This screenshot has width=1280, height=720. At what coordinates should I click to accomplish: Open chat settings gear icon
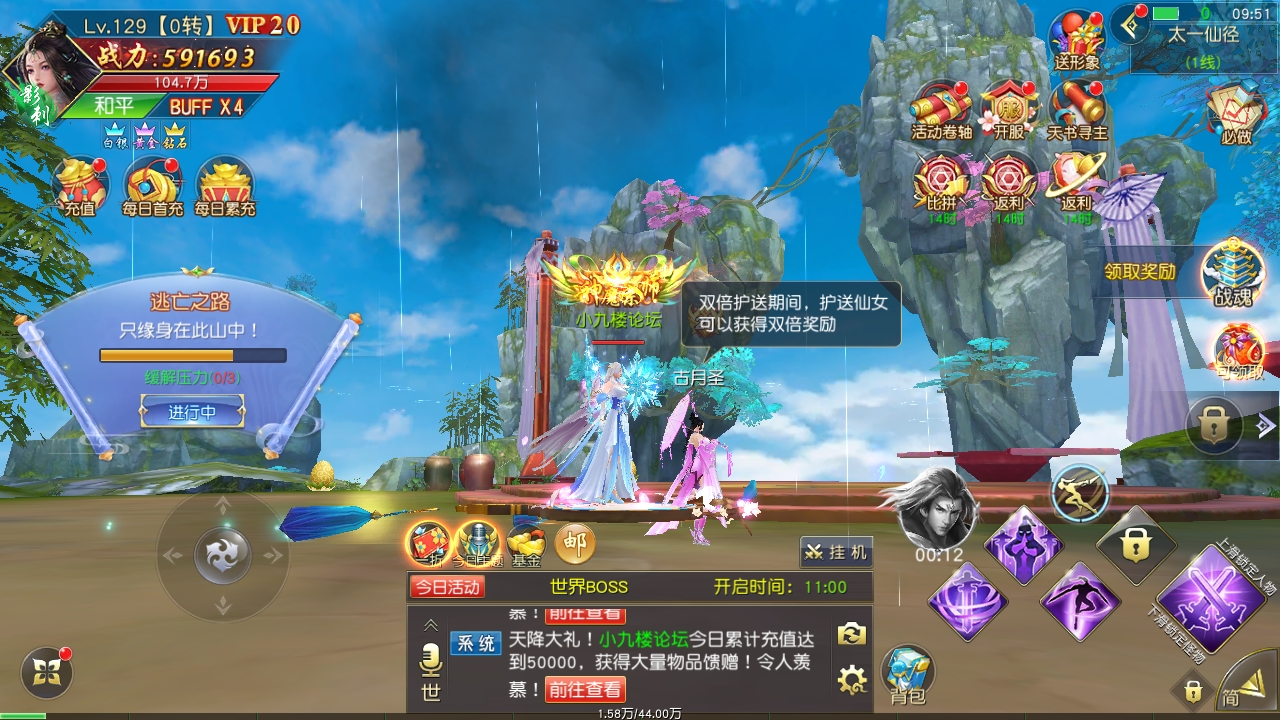[851, 681]
